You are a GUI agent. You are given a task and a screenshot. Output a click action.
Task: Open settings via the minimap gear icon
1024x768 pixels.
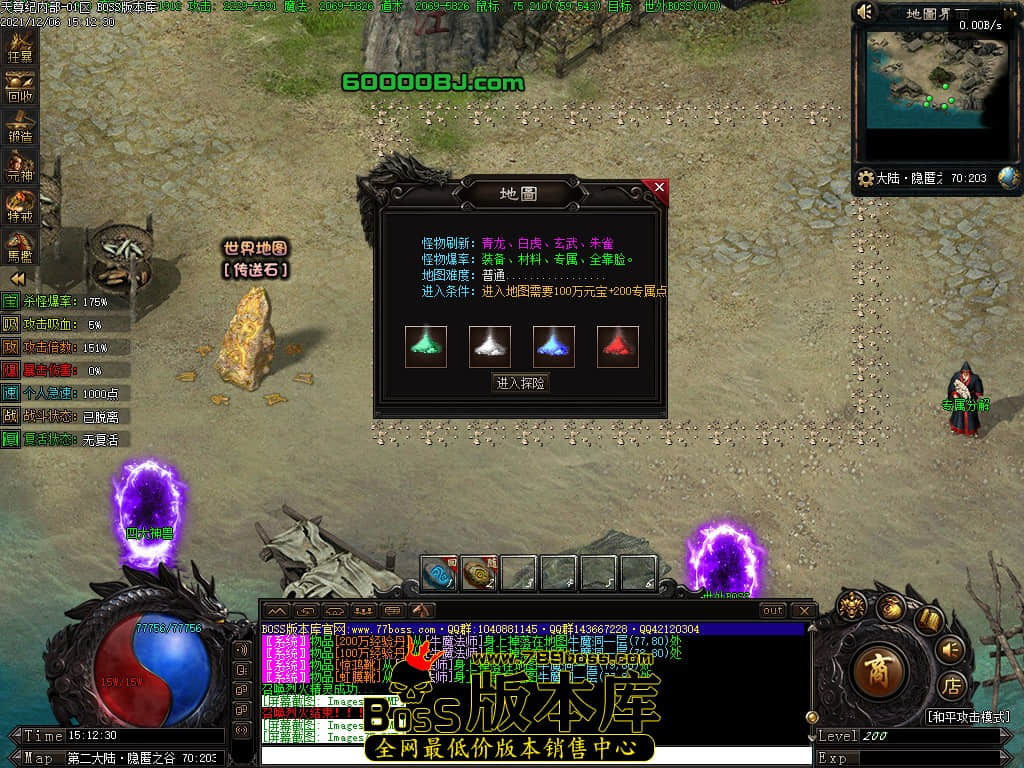(866, 179)
